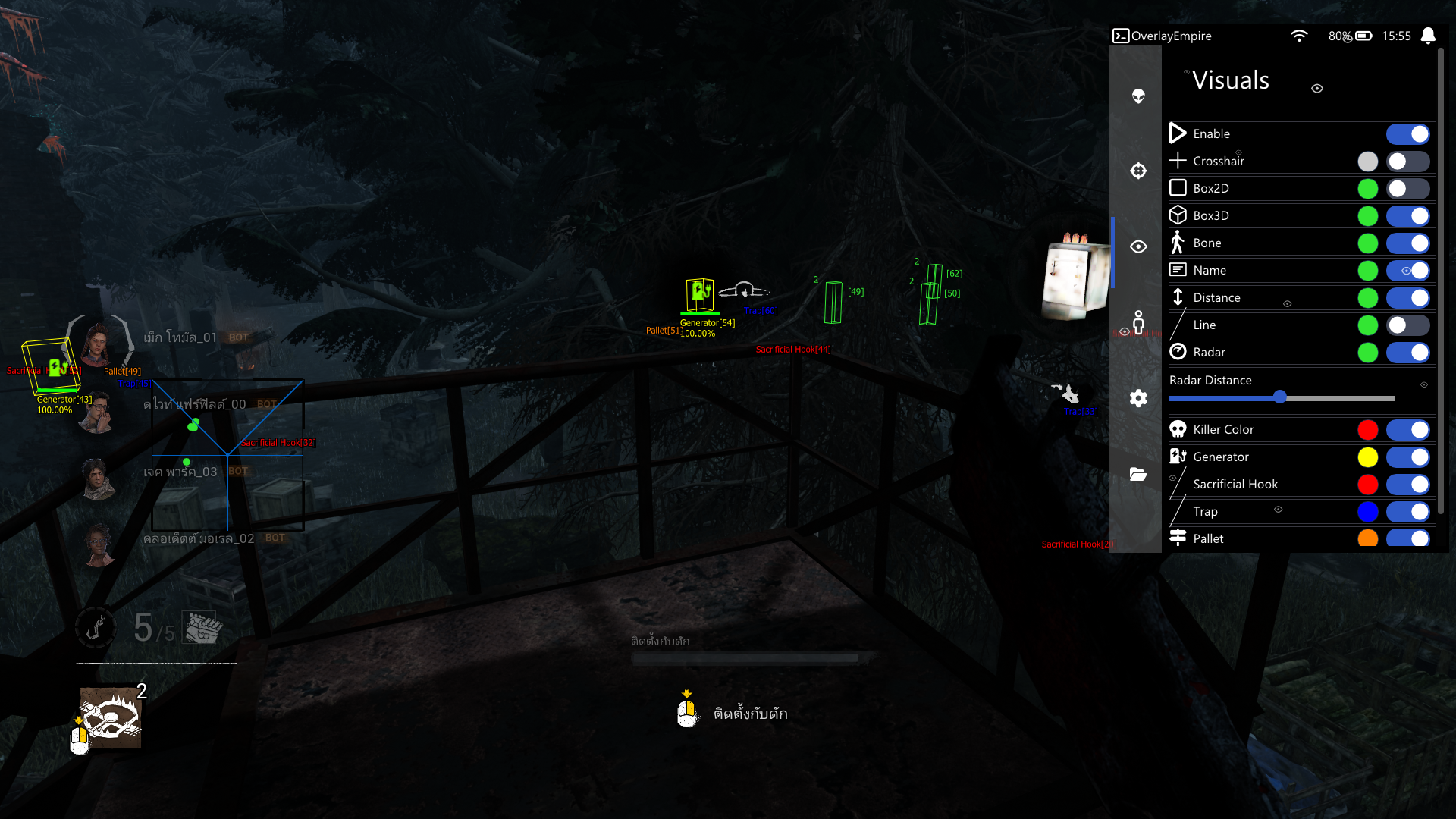Open the alien head sidebar tab
Image resolution: width=1456 pixels, height=819 pixels.
pyautogui.click(x=1138, y=96)
